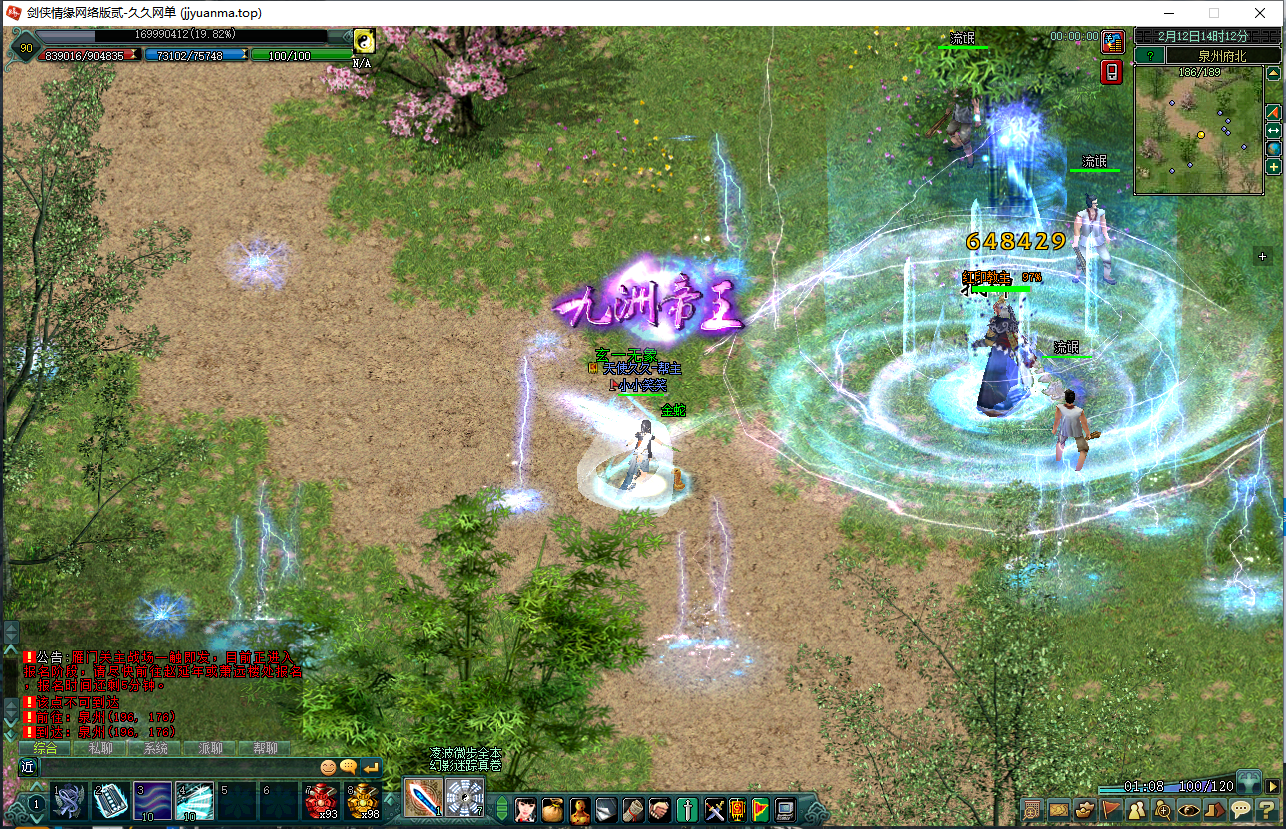Open the inventory bag icon
Image resolution: width=1286 pixels, height=829 pixels.
pyautogui.click(x=552, y=809)
